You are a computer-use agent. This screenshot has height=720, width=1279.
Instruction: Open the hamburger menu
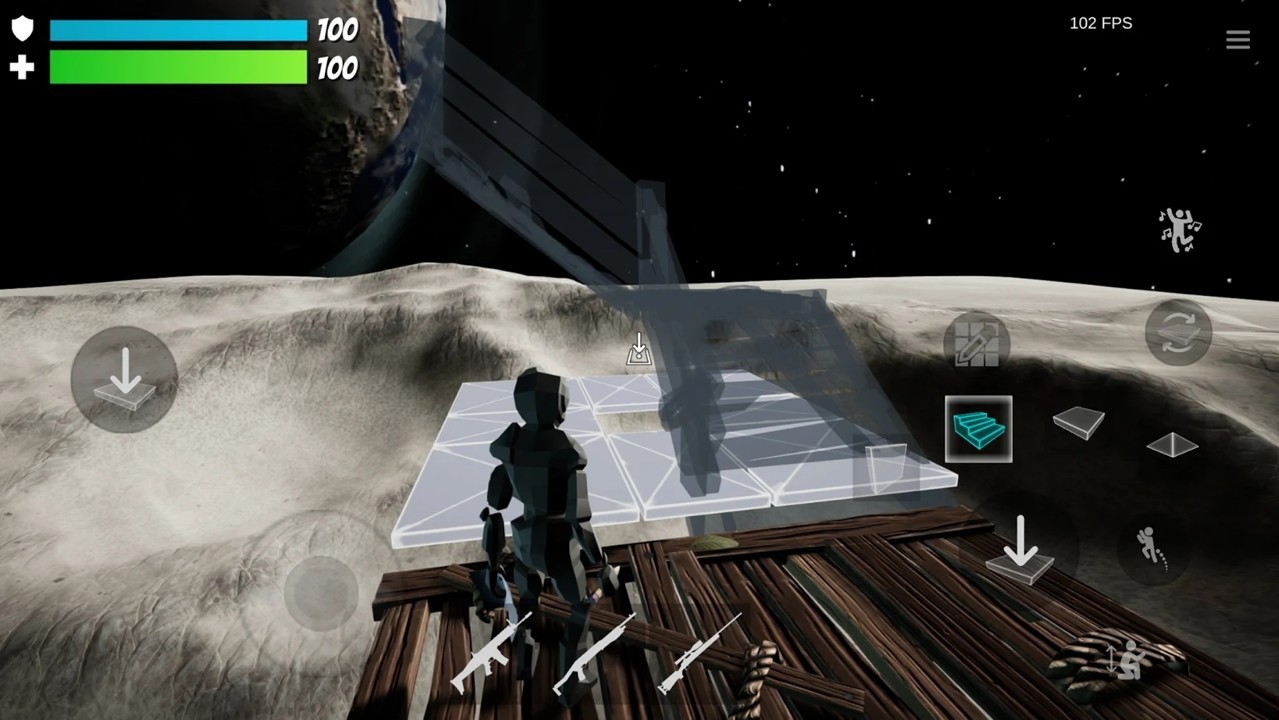pyautogui.click(x=1237, y=40)
